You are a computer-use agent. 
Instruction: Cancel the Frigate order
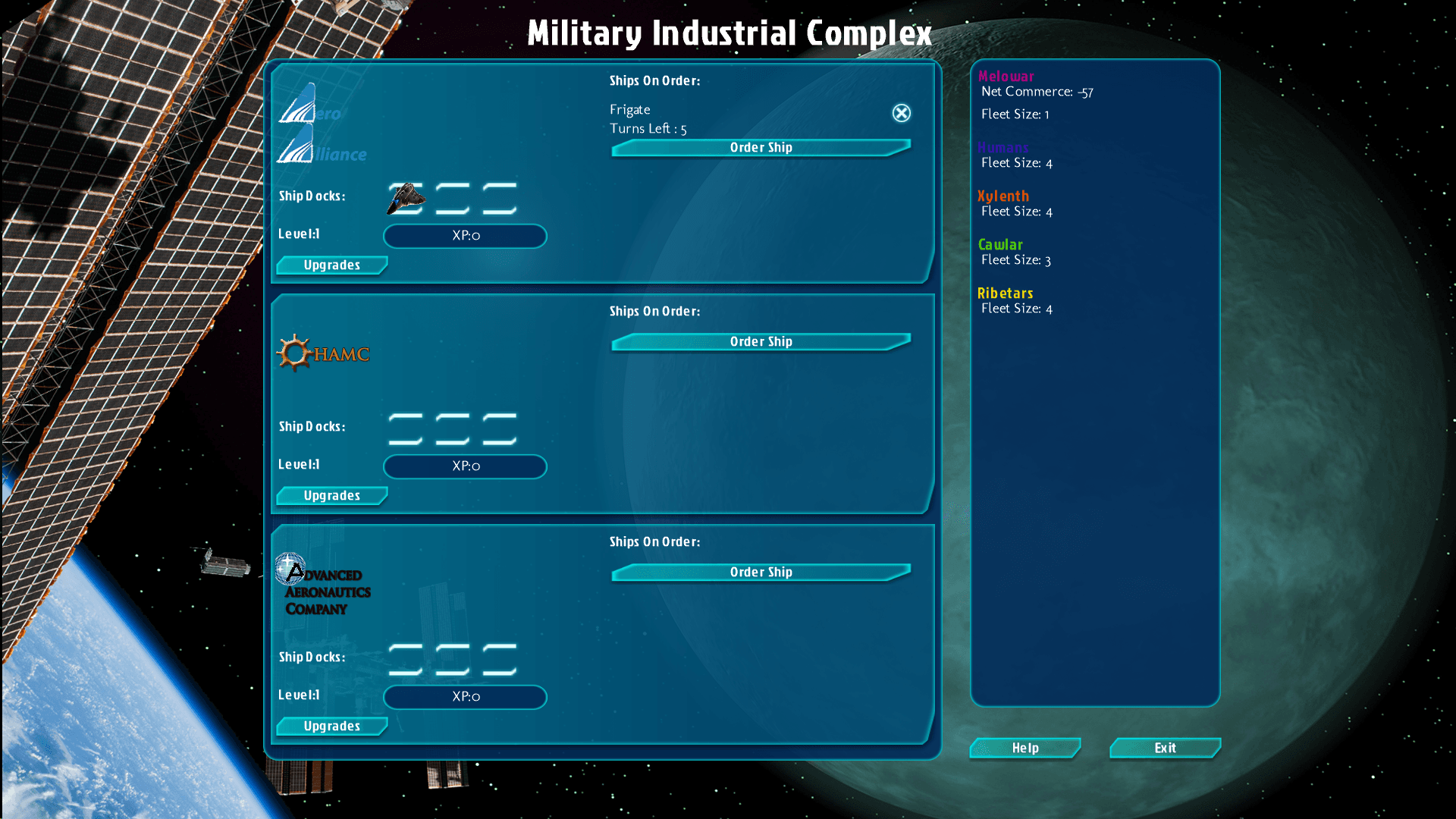901,113
